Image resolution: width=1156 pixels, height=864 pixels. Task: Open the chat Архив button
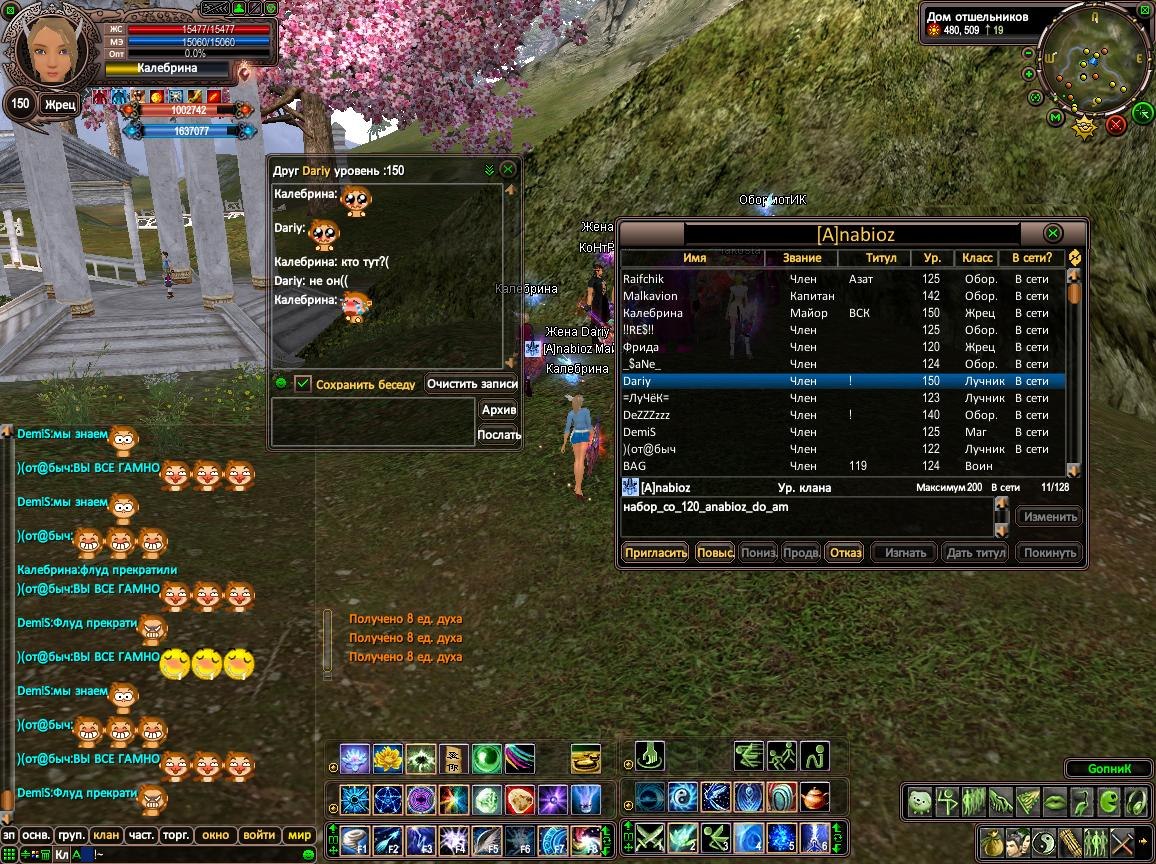pos(499,410)
